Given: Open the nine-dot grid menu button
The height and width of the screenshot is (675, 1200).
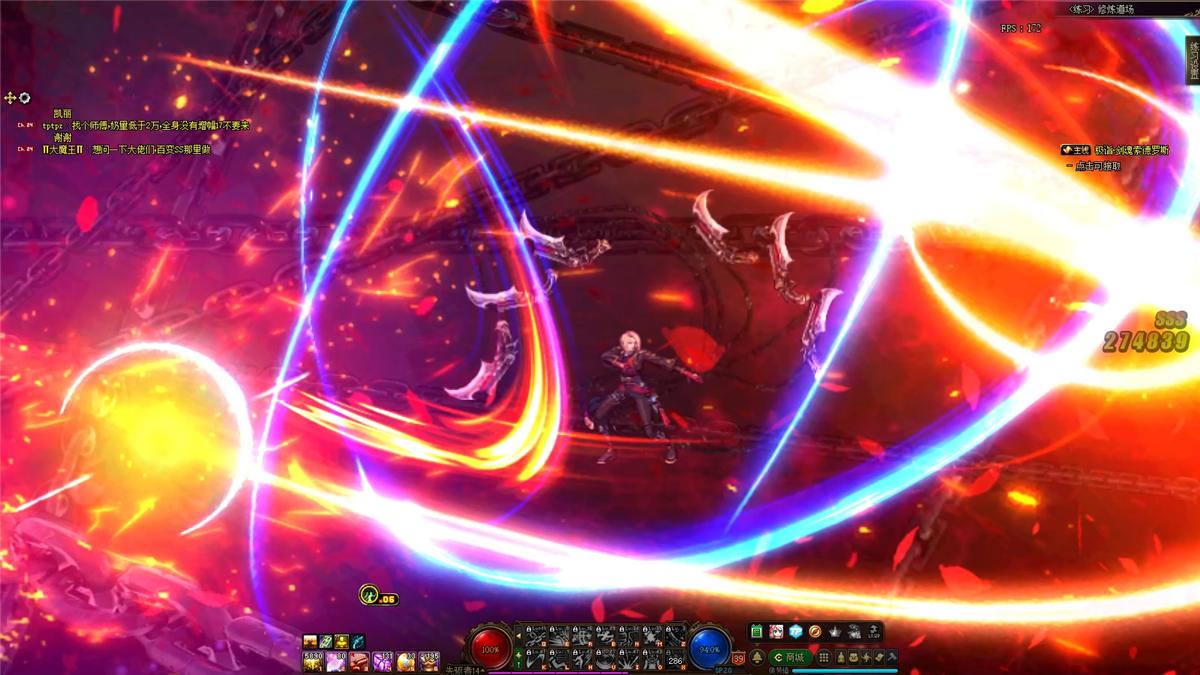Looking at the screenshot, I should (x=823, y=657).
